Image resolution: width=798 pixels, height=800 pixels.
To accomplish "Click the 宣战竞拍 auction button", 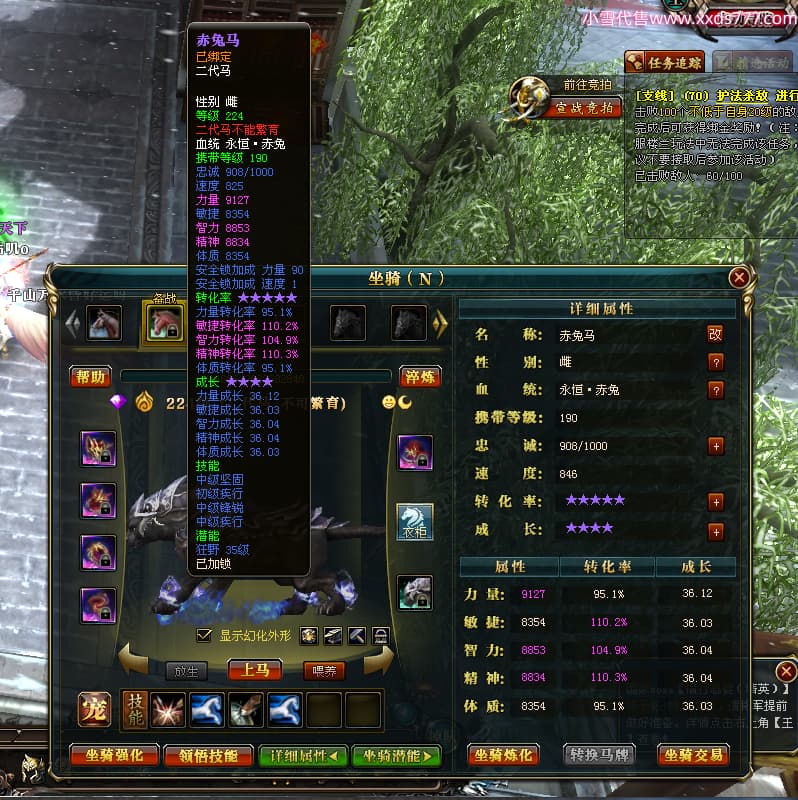I will click(x=582, y=107).
